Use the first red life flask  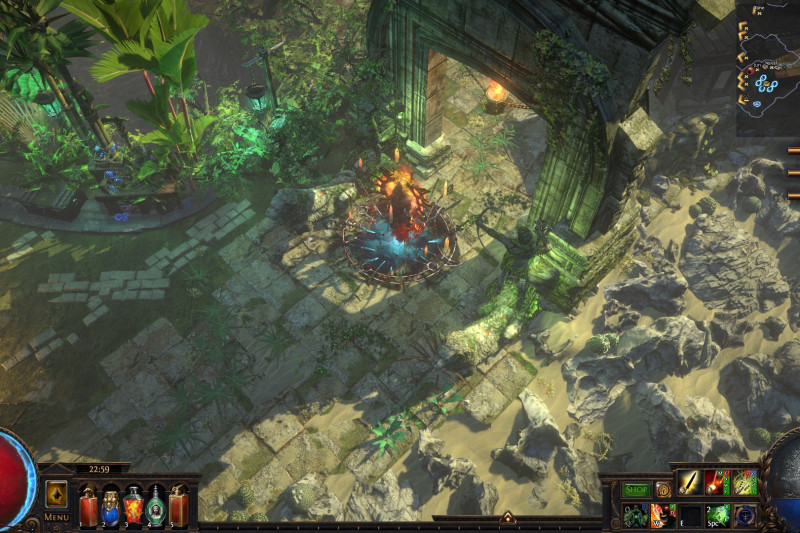(x=88, y=504)
